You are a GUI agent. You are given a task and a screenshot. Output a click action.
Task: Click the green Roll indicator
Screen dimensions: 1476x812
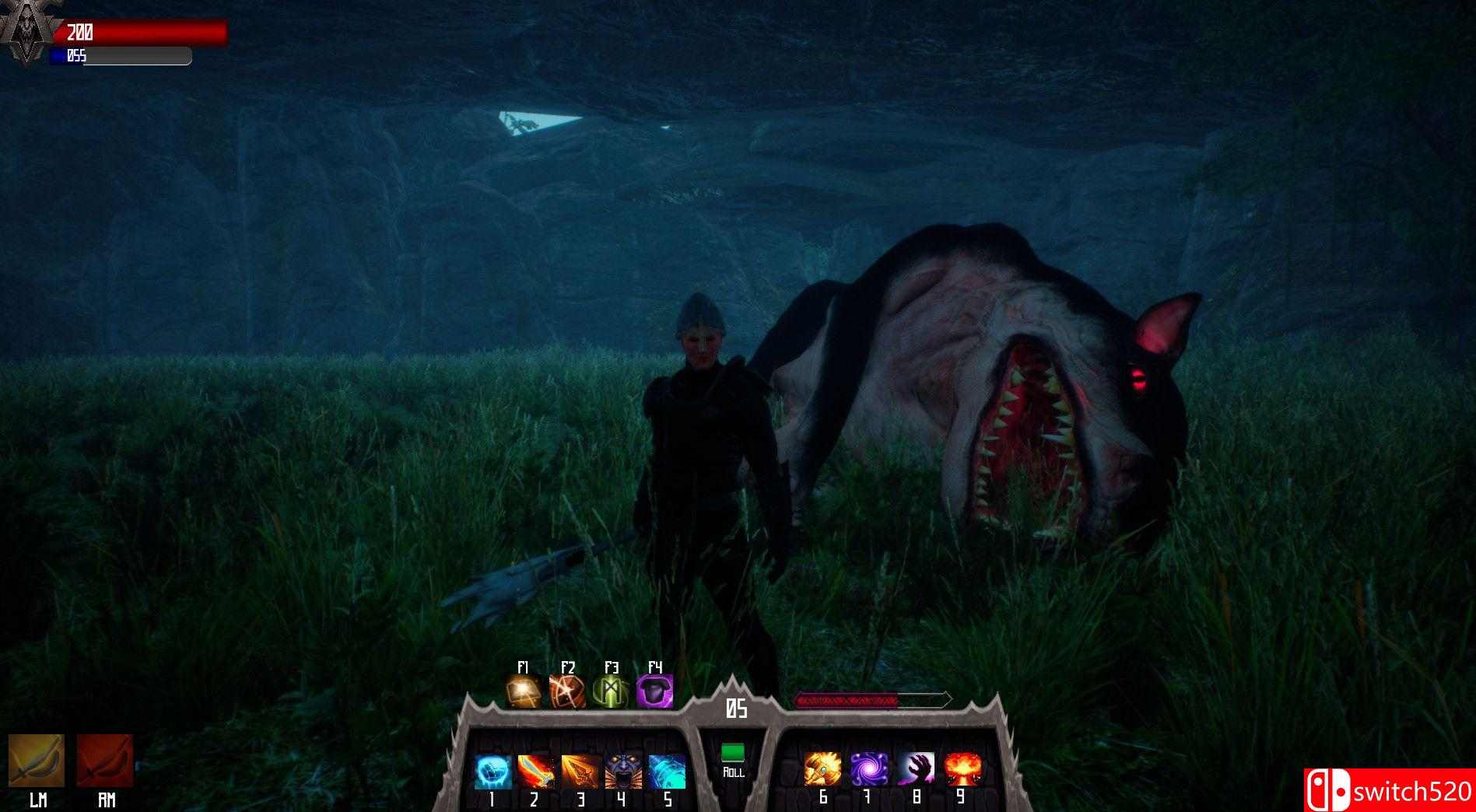coord(733,753)
